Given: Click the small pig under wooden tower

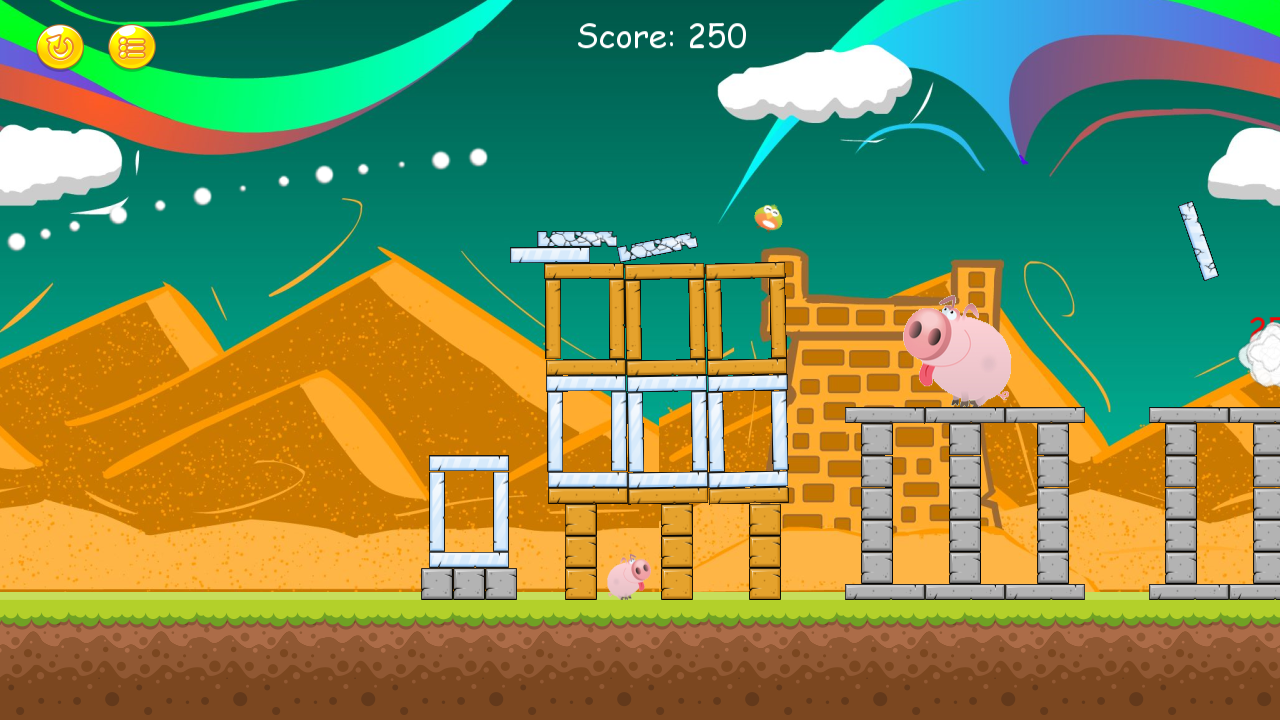Looking at the screenshot, I should pos(630,578).
